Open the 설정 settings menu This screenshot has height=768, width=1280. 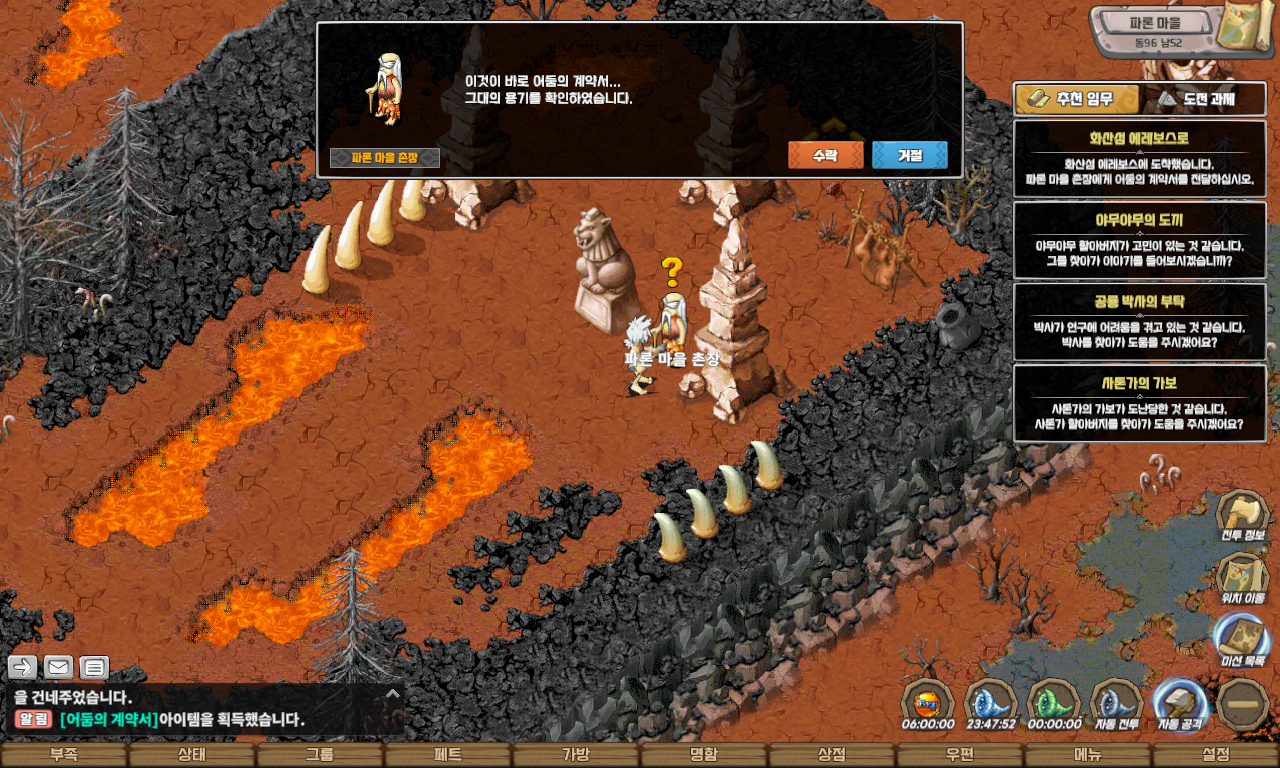point(1216,755)
